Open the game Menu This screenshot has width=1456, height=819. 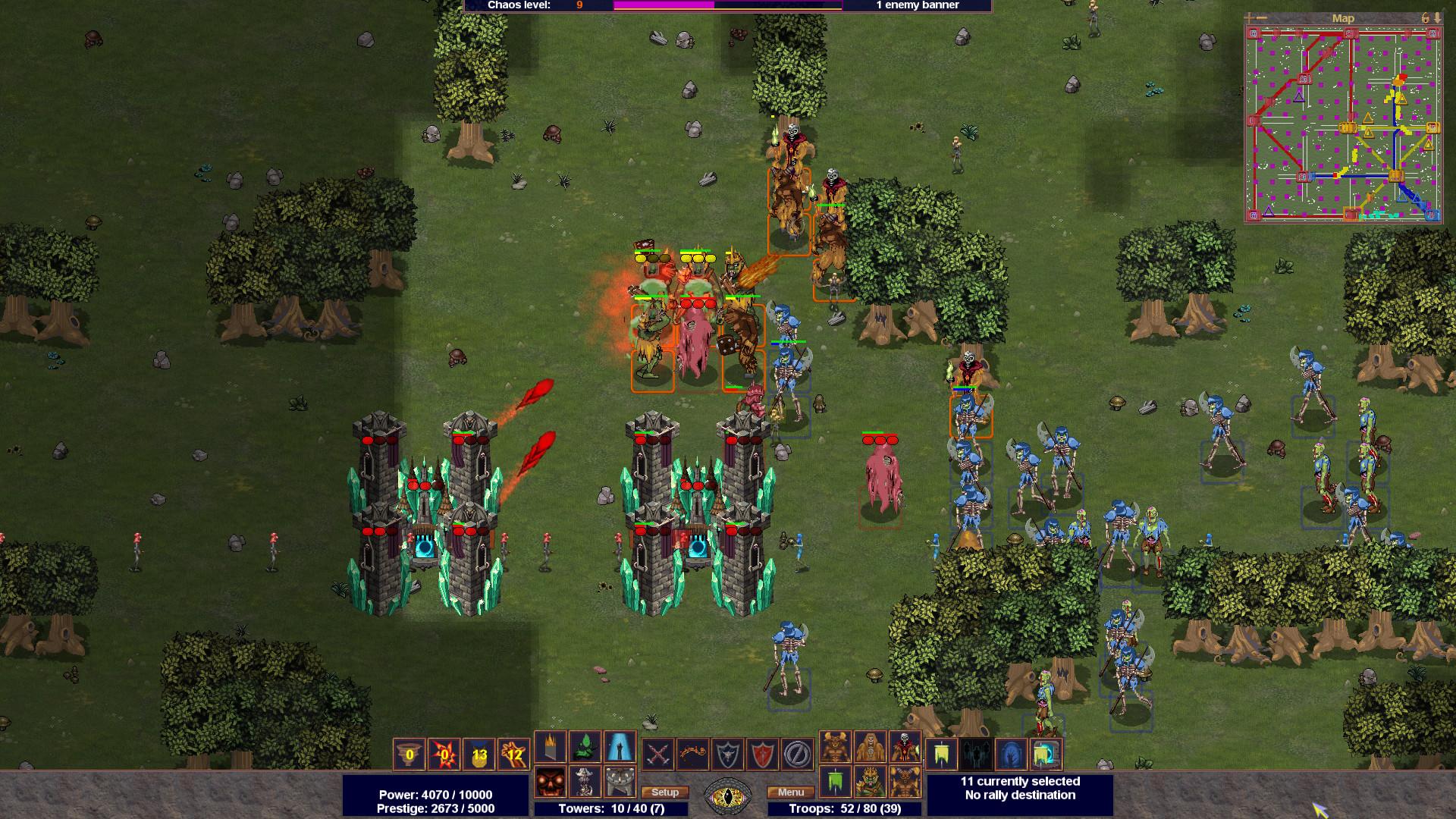[x=790, y=792]
